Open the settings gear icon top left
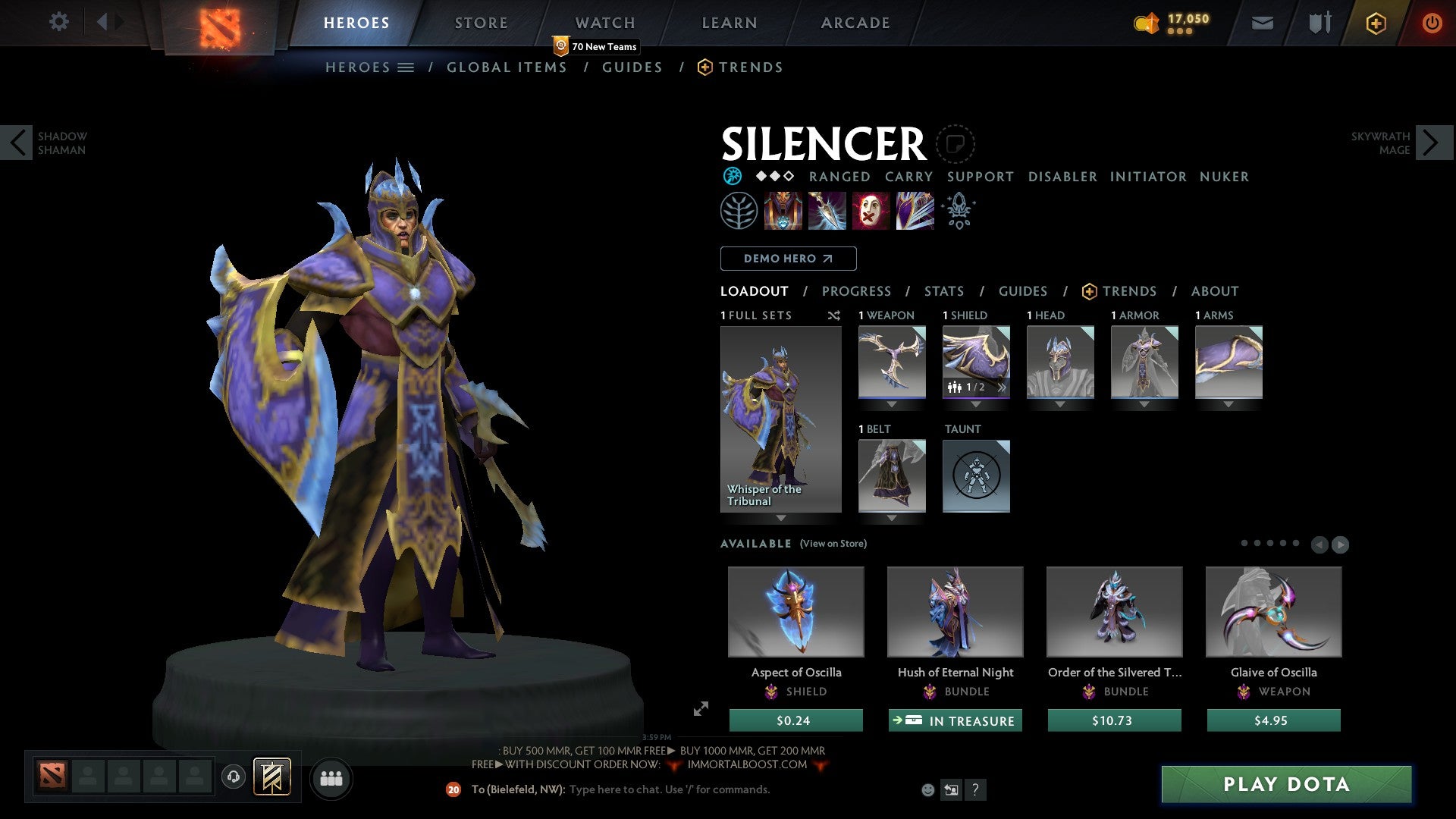Viewport: 1456px width, 819px height. (58, 22)
